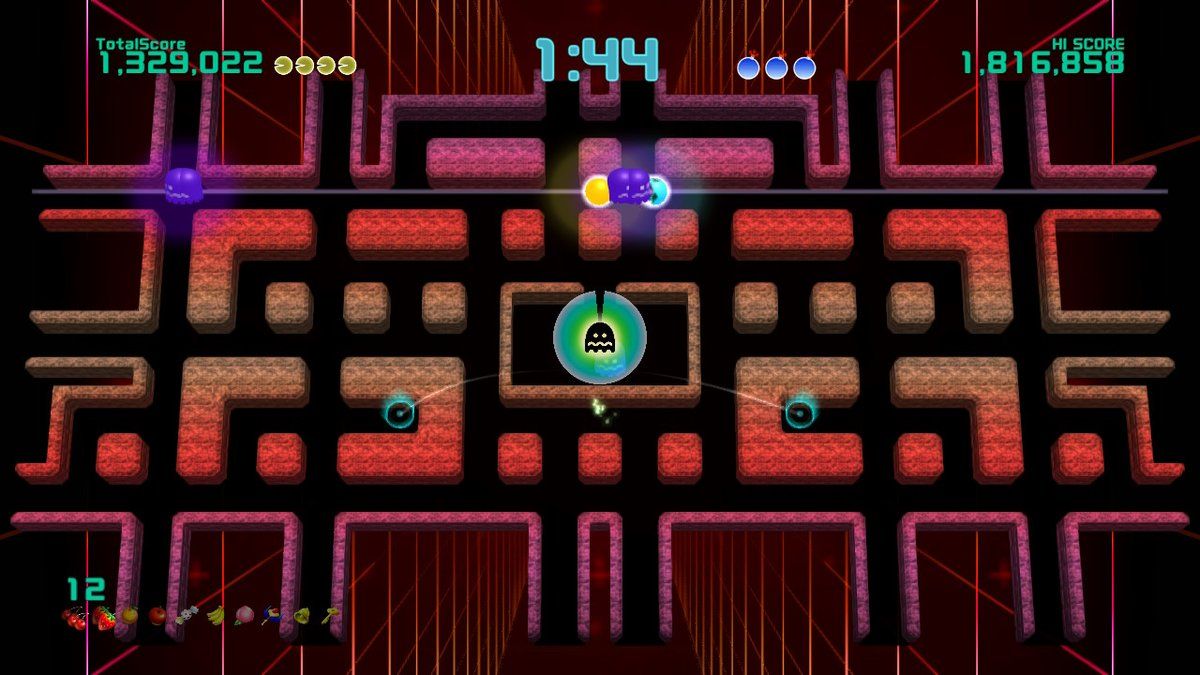Select the pink peach icon
The width and height of the screenshot is (1200, 675).
point(244,616)
